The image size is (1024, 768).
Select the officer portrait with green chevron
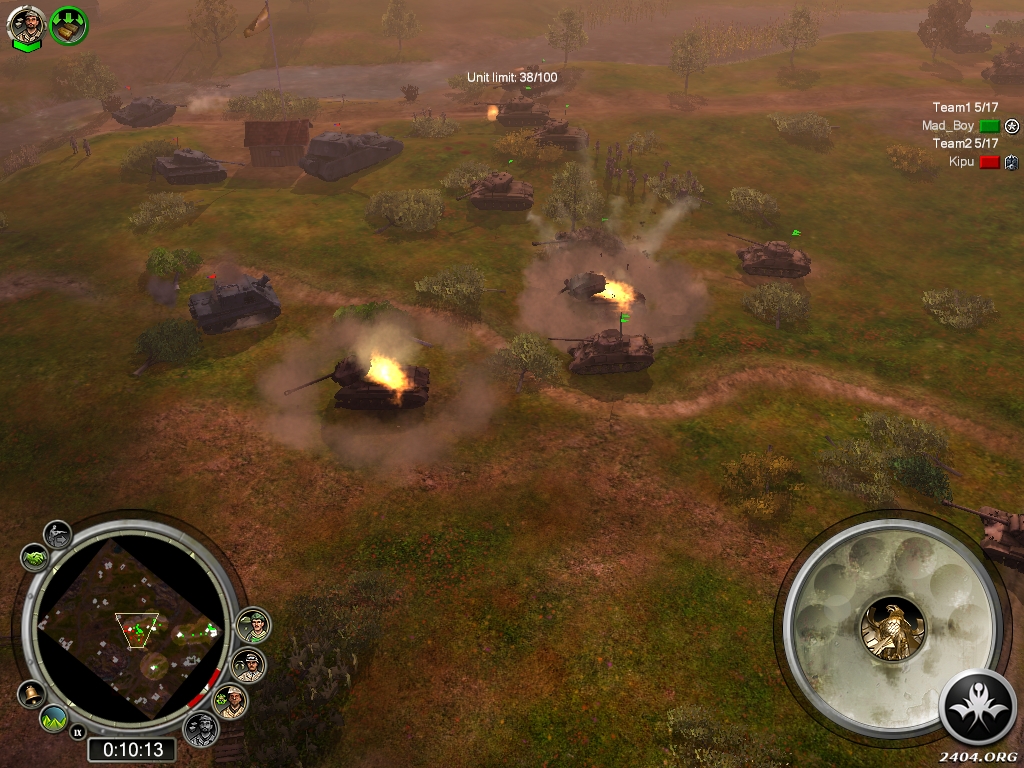click(x=26, y=25)
